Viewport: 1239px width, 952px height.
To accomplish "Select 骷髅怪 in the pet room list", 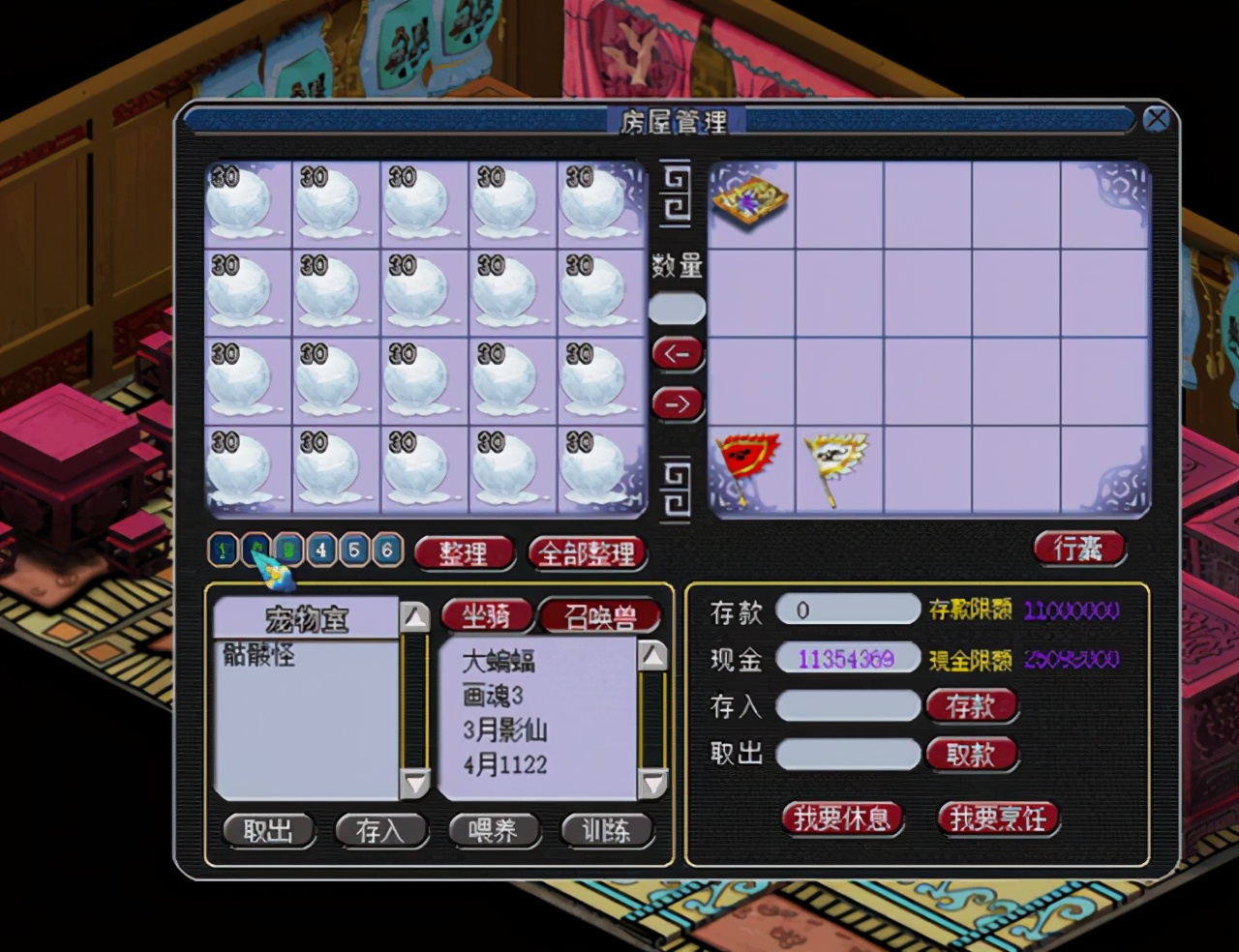I will click(x=258, y=655).
